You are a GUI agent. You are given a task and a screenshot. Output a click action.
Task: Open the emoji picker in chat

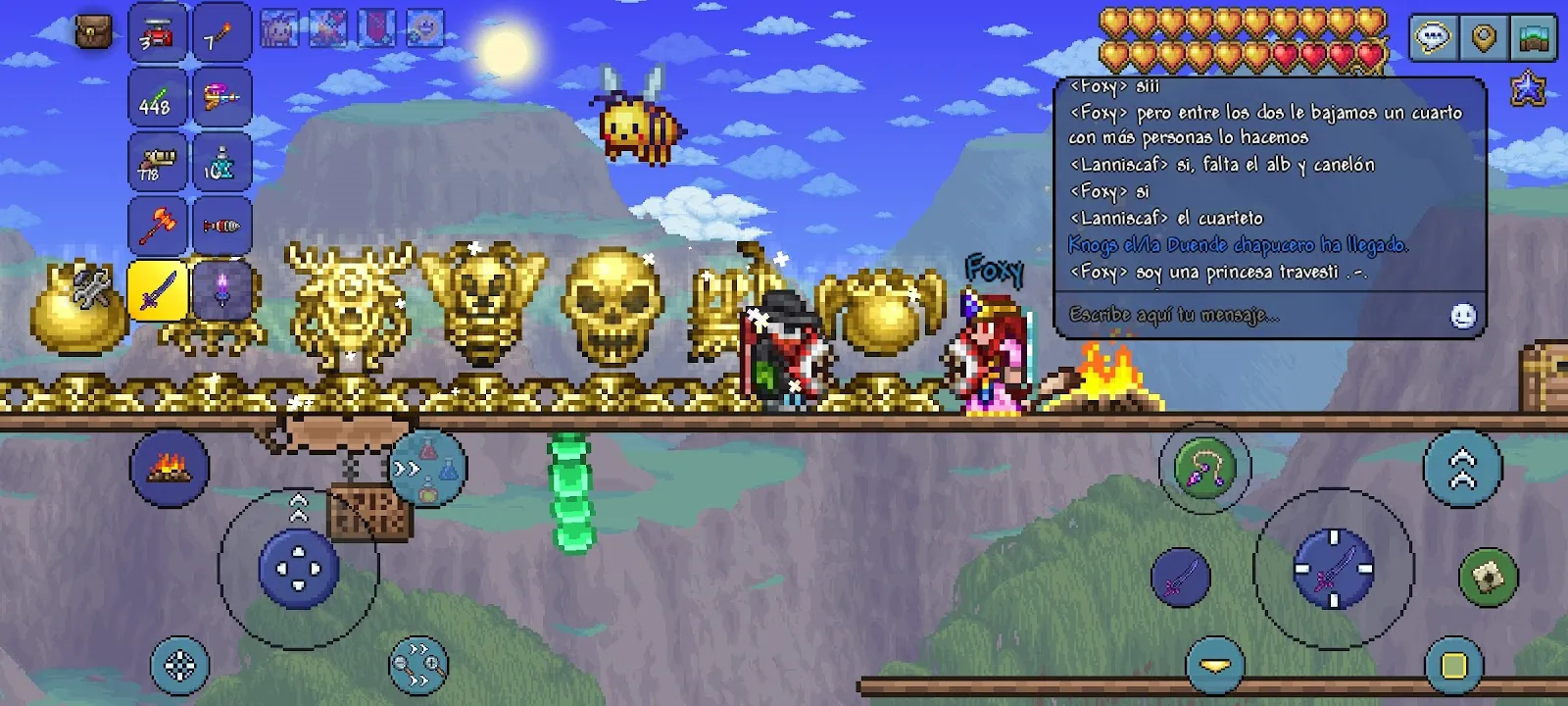tap(1462, 315)
